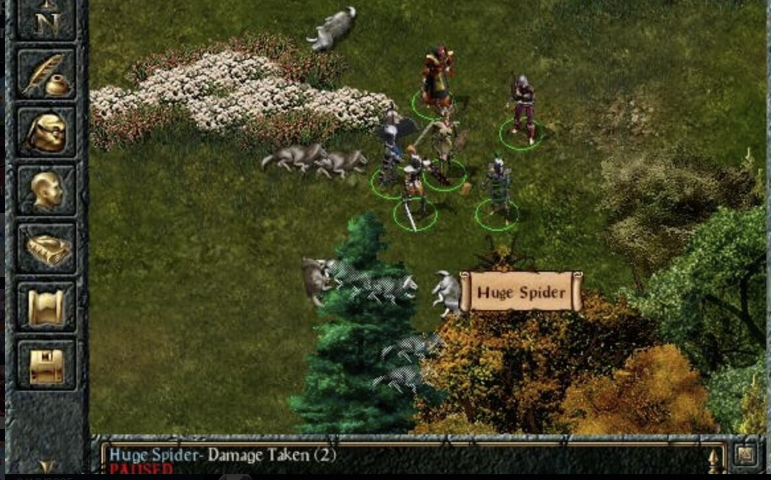
Task: Click the dialogue log message window
Action: click(400, 458)
